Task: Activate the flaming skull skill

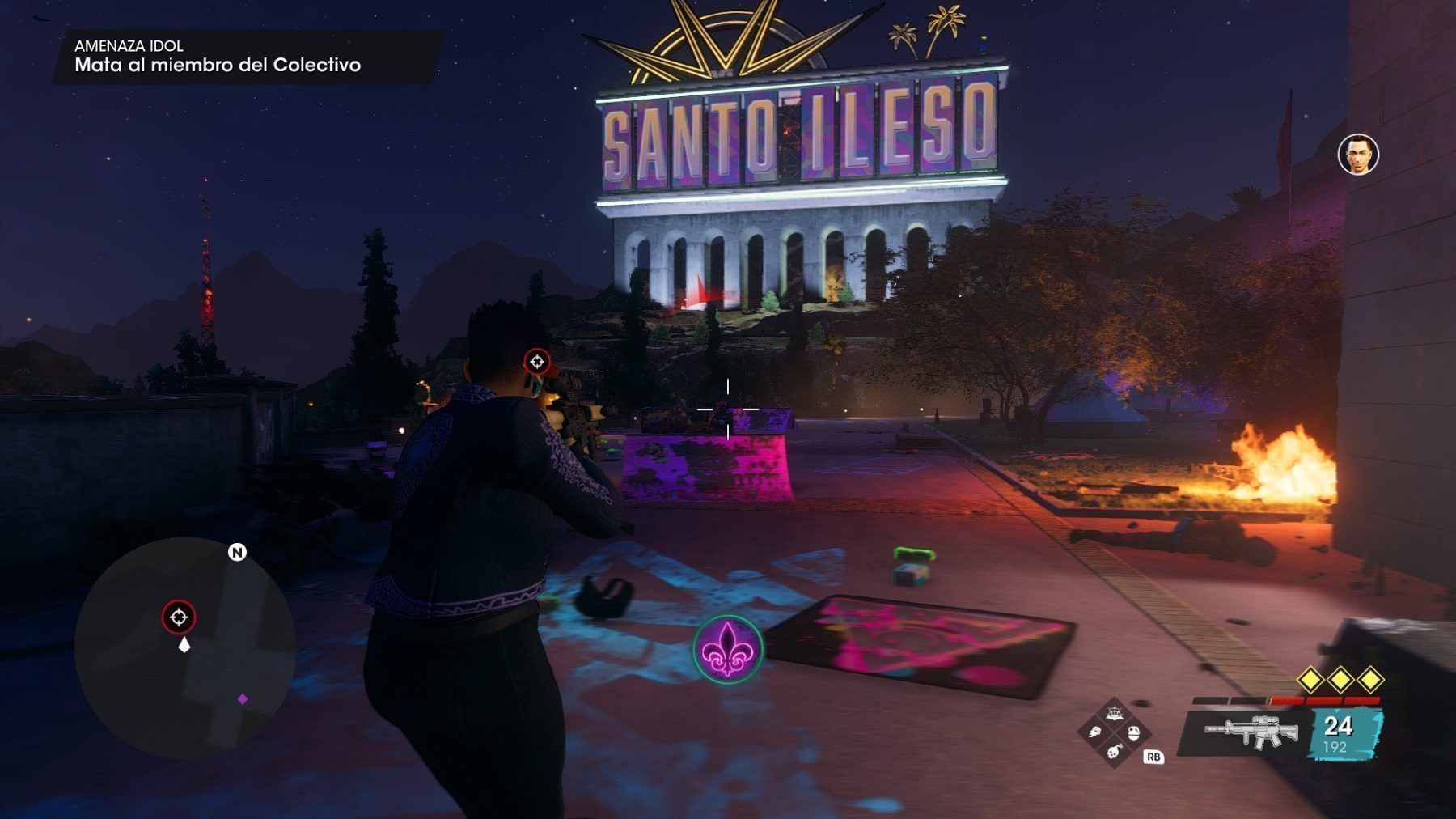Action: pyautogui.click(x=1095, y=732)
